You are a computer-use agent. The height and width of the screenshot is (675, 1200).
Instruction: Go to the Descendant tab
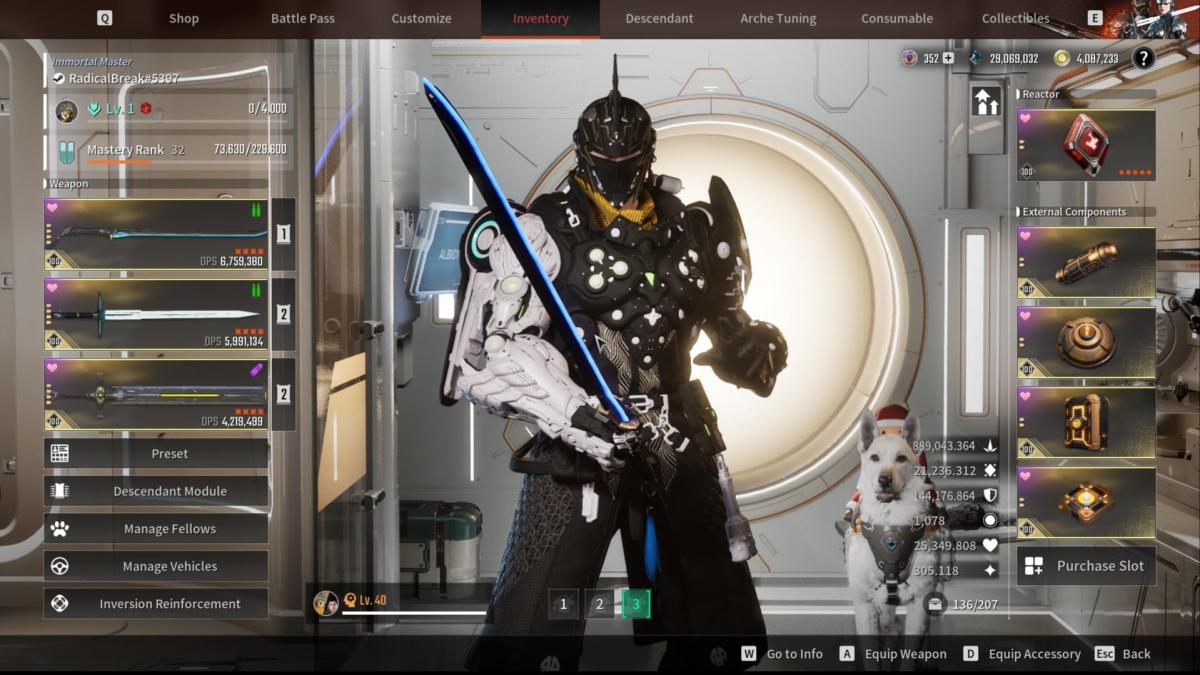pyautogui.click(x=659, y=18)
